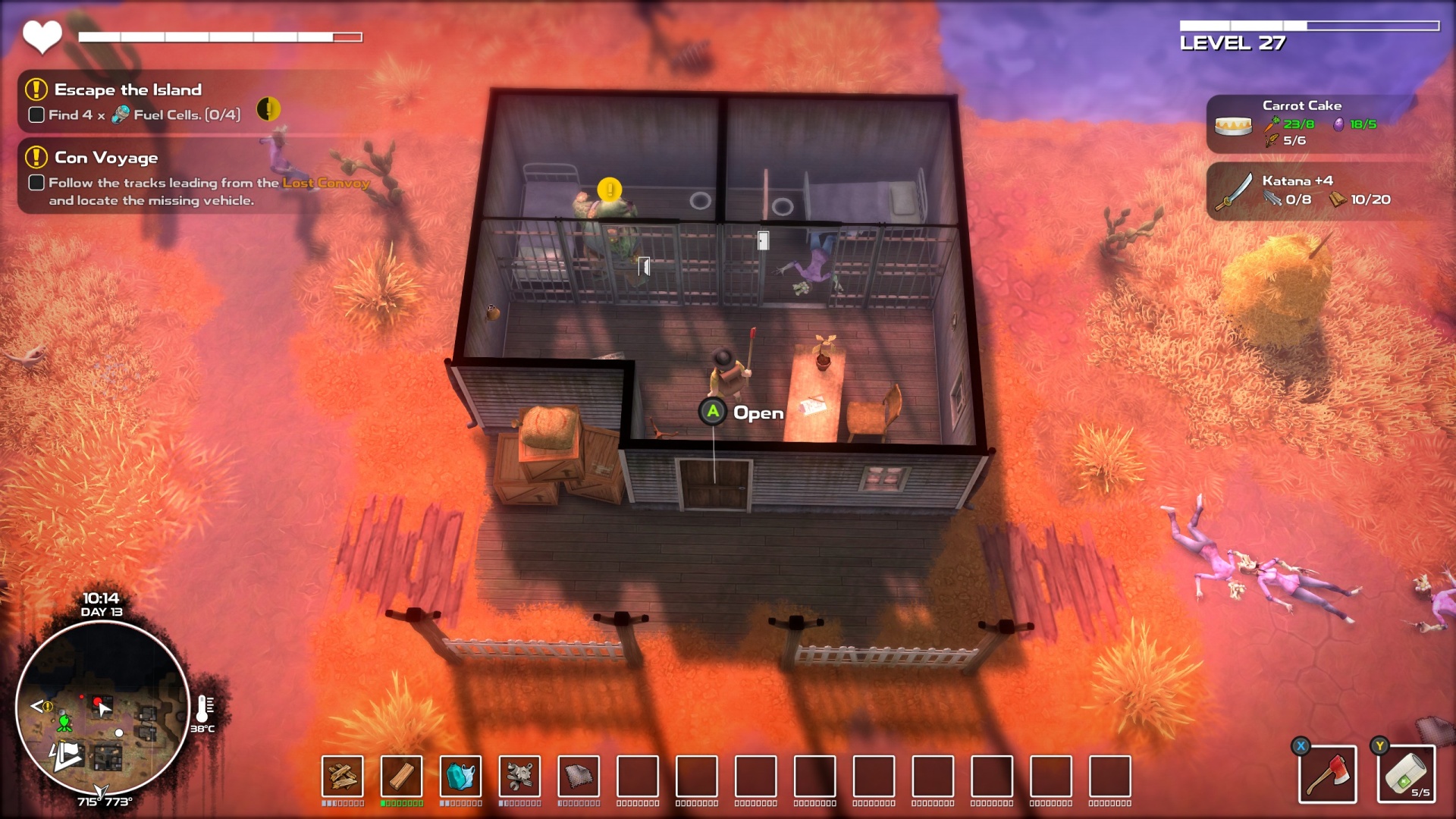Click the thermometer temperature icon

point(202,710)
